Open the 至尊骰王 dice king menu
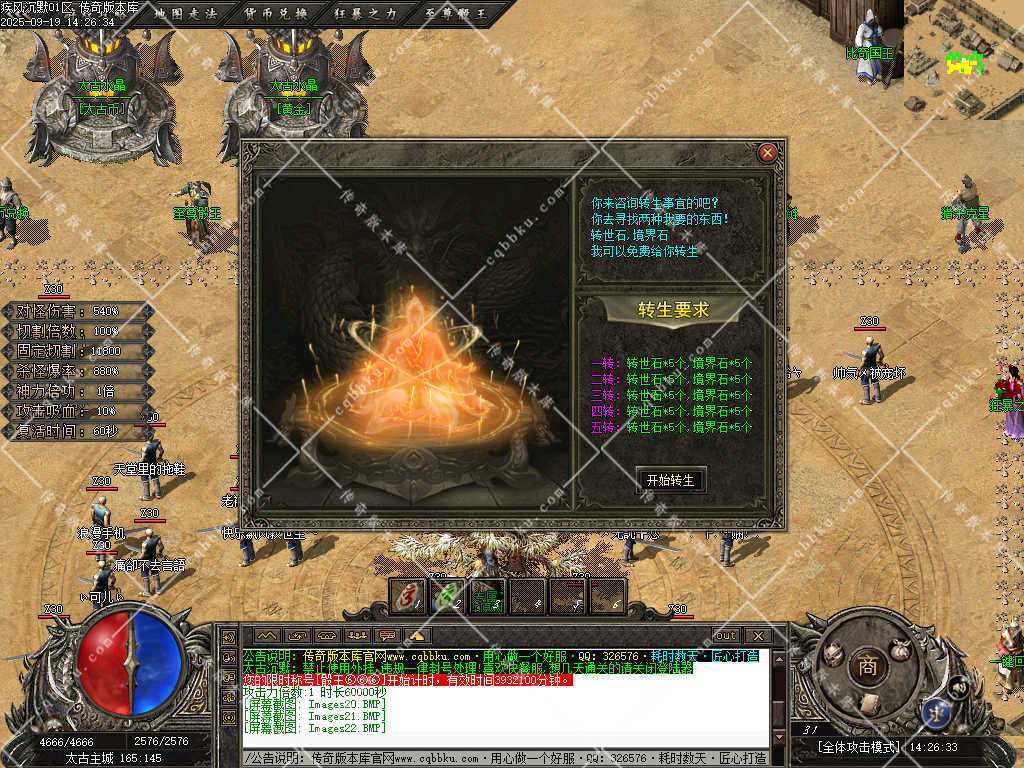Screen dimensions: 1024x768 click(453, 14)
